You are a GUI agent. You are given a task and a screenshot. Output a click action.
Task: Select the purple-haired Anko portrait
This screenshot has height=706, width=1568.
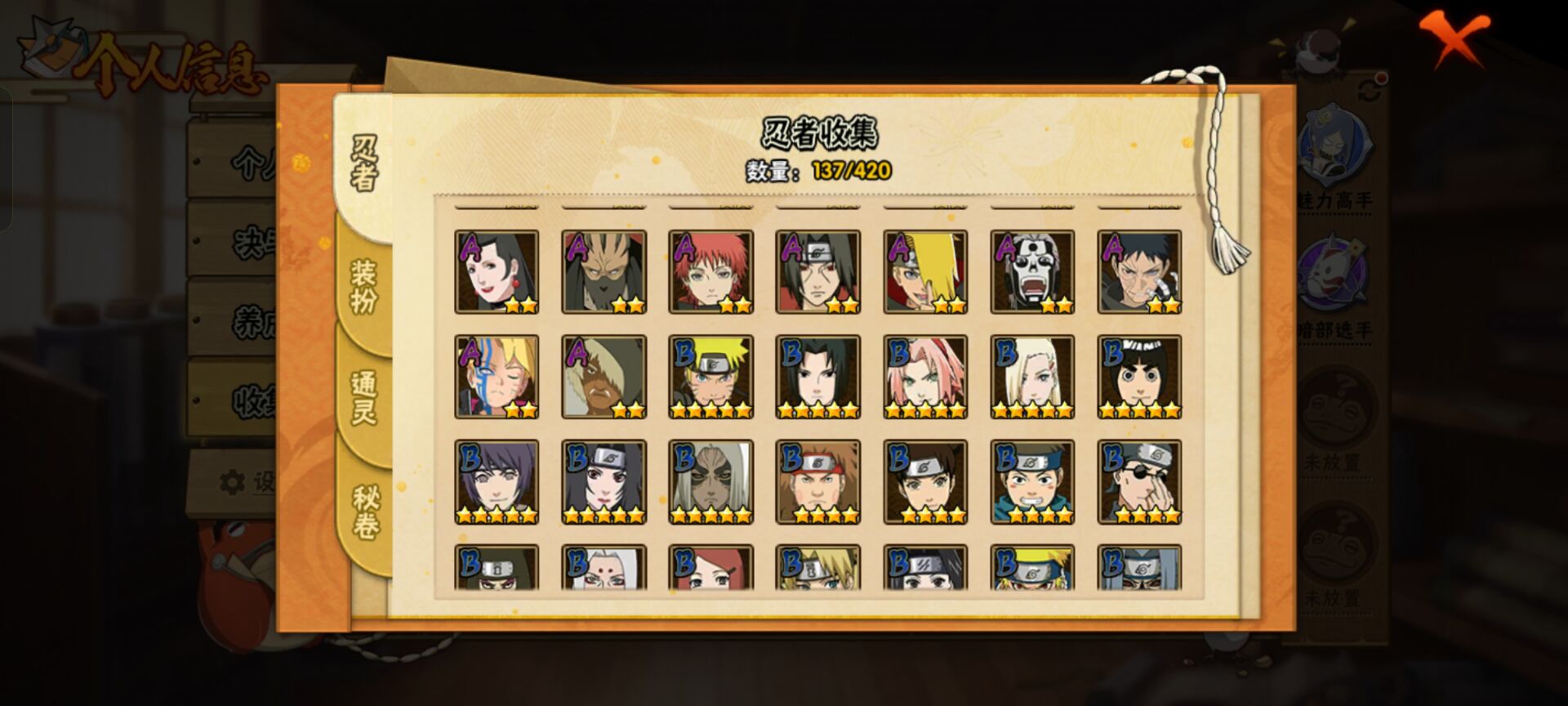[x=497, y=482]
